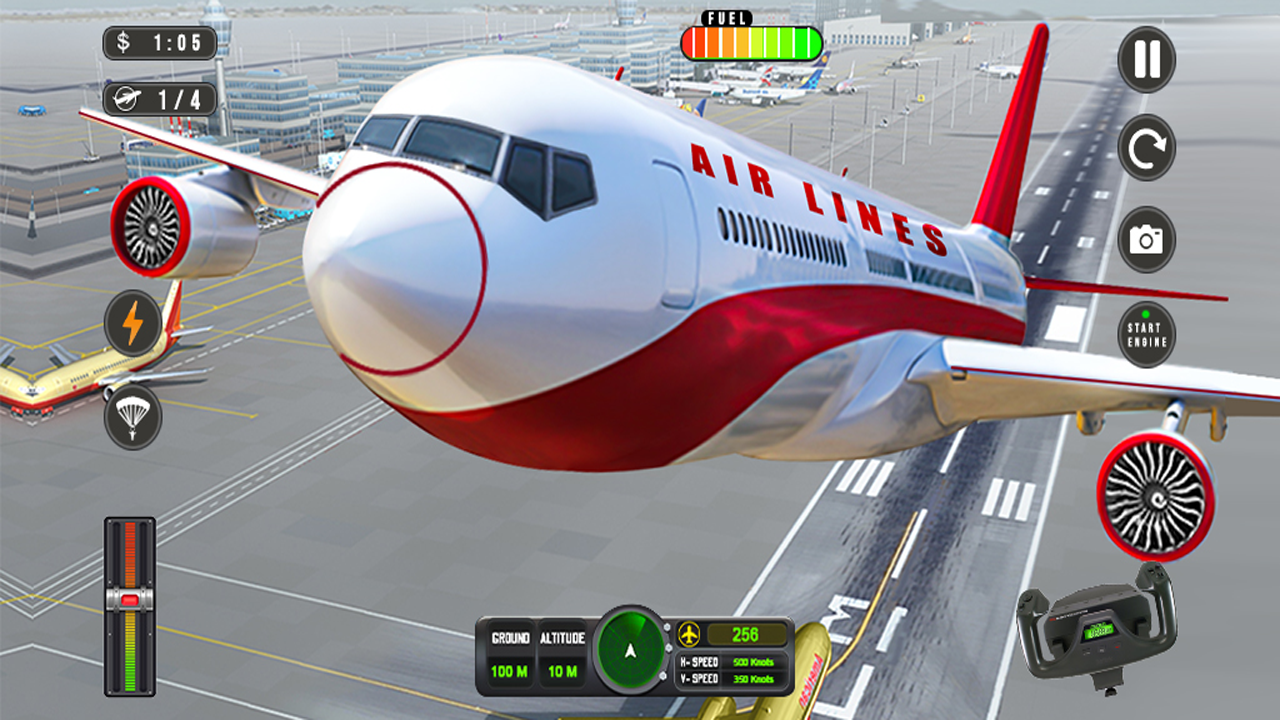Restart the current mission
This screenshot has width=1280, height=720.
(x=1145, y=145)
